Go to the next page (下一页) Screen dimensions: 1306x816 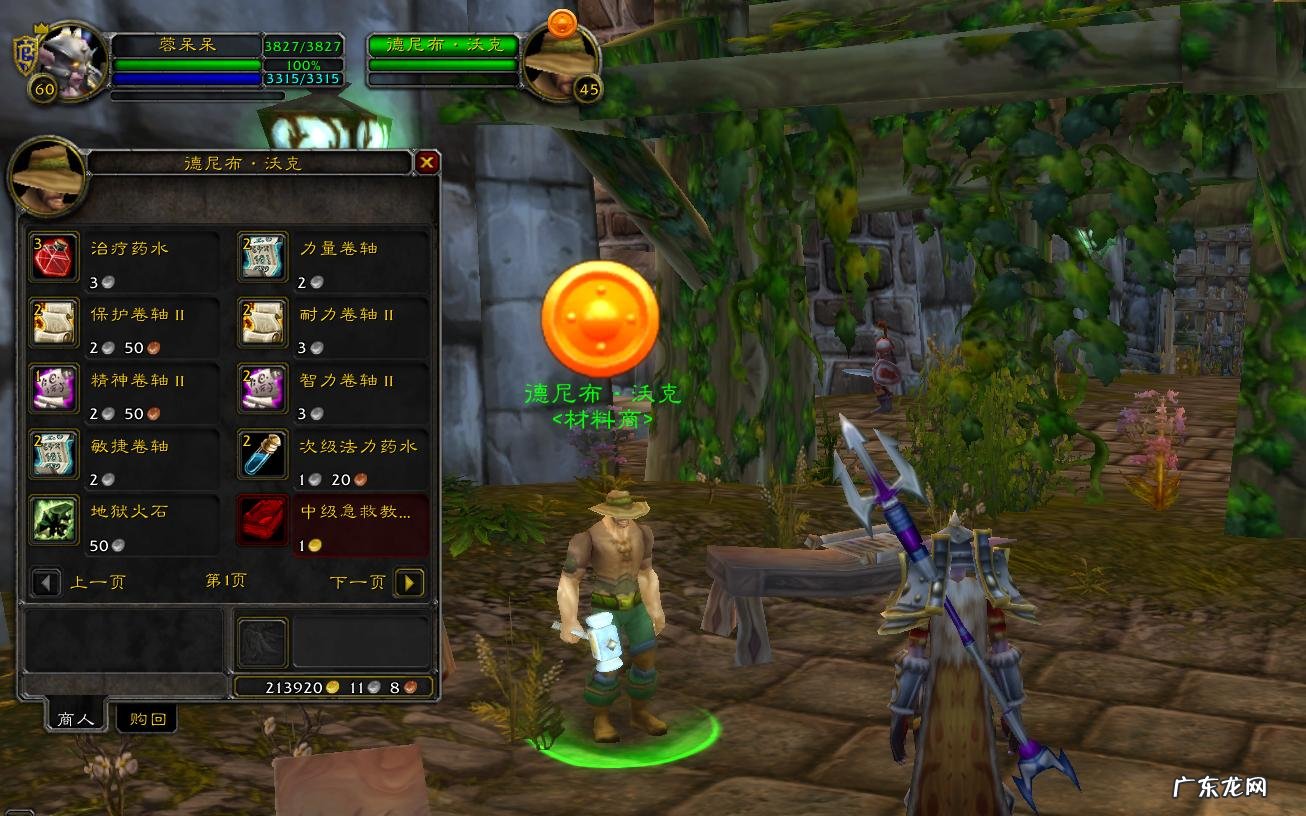pos(409,582)
